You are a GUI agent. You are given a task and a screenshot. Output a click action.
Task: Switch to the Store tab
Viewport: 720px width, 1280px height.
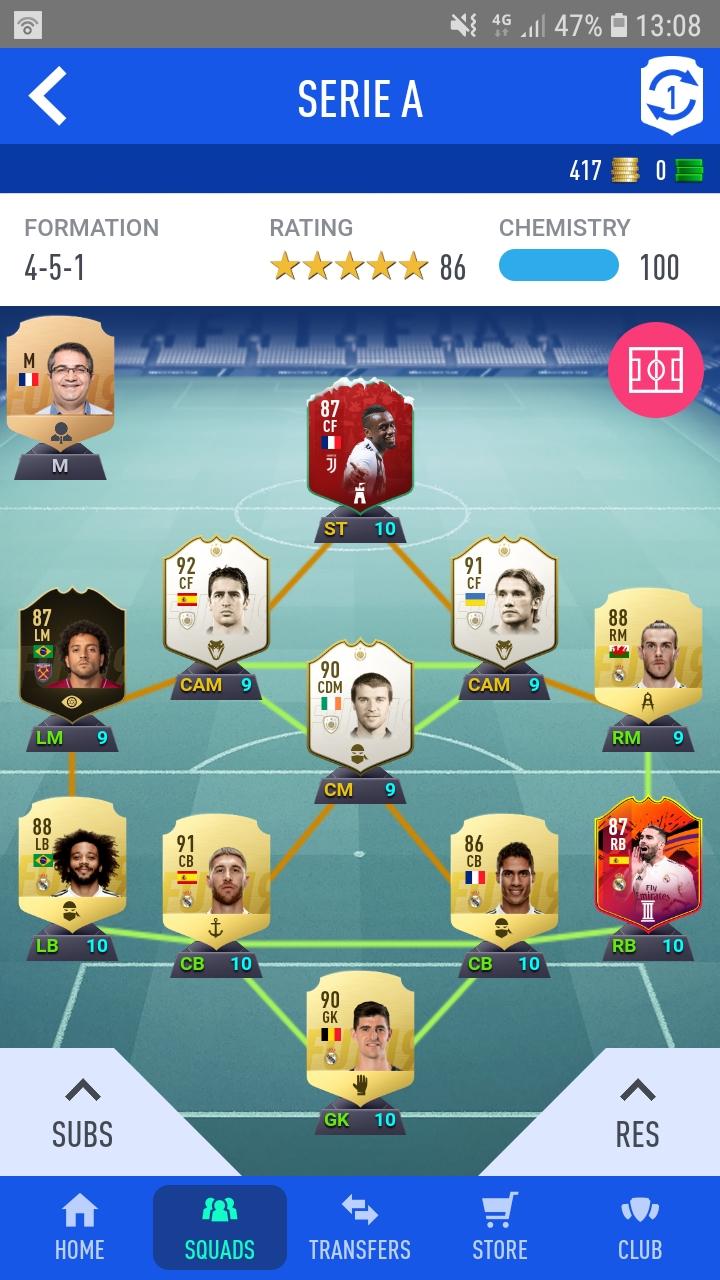click(500, 1228)
